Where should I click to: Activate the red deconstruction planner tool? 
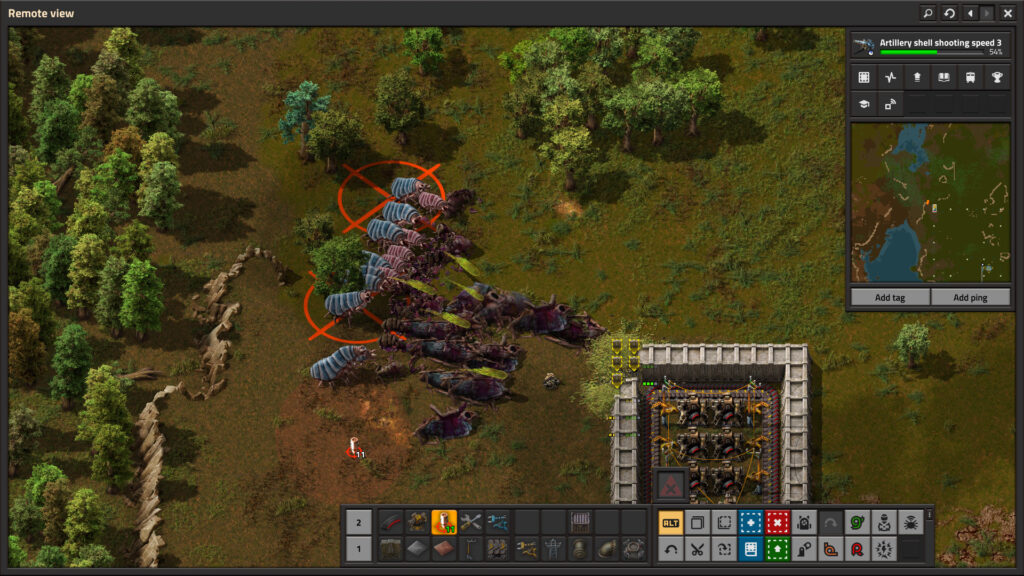tap(777, 521)
